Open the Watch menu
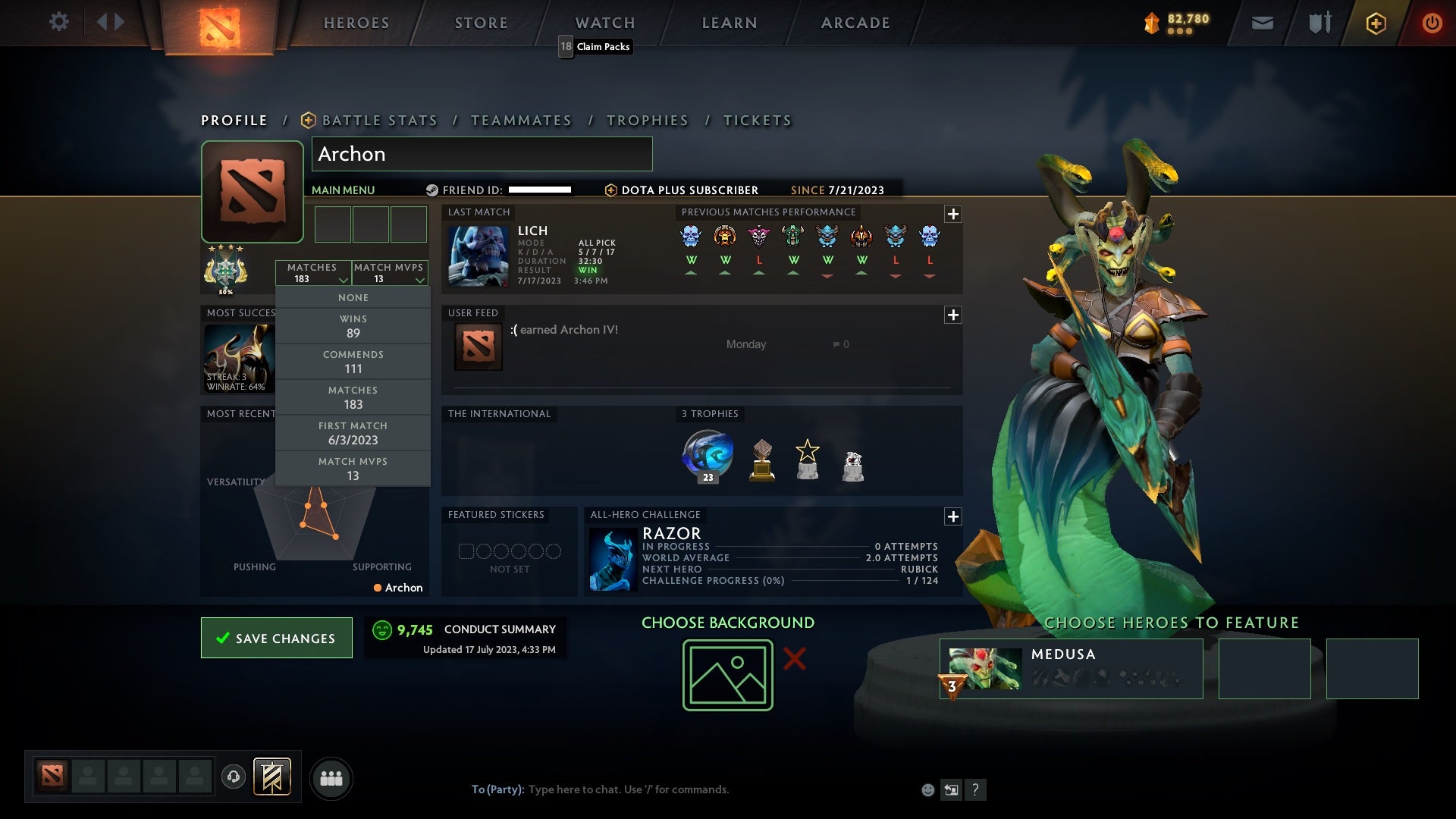Image resolution: width=1456 pixels, height=819 pixels. (604, 23)
